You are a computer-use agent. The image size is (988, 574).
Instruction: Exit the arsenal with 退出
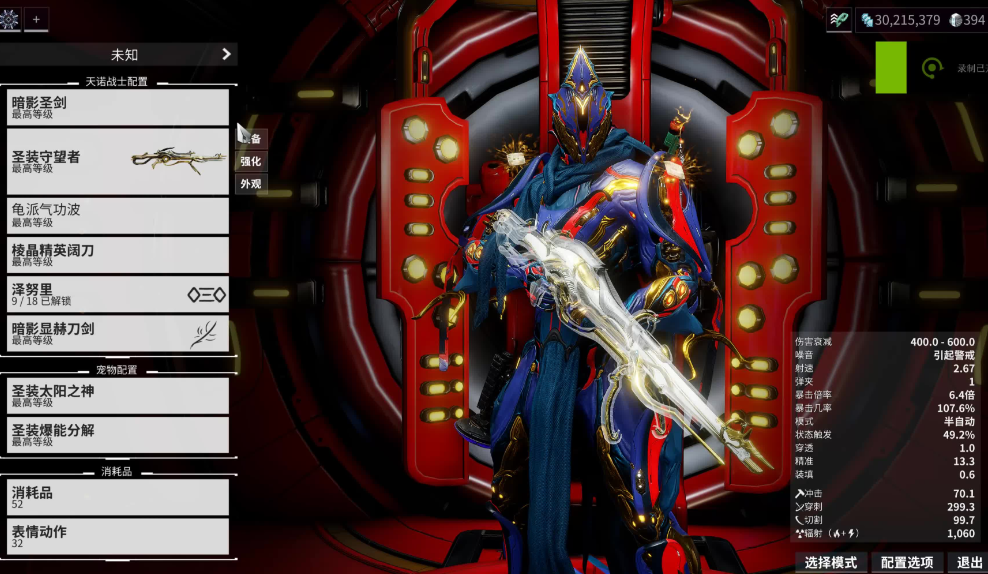[x=969, y=563]
